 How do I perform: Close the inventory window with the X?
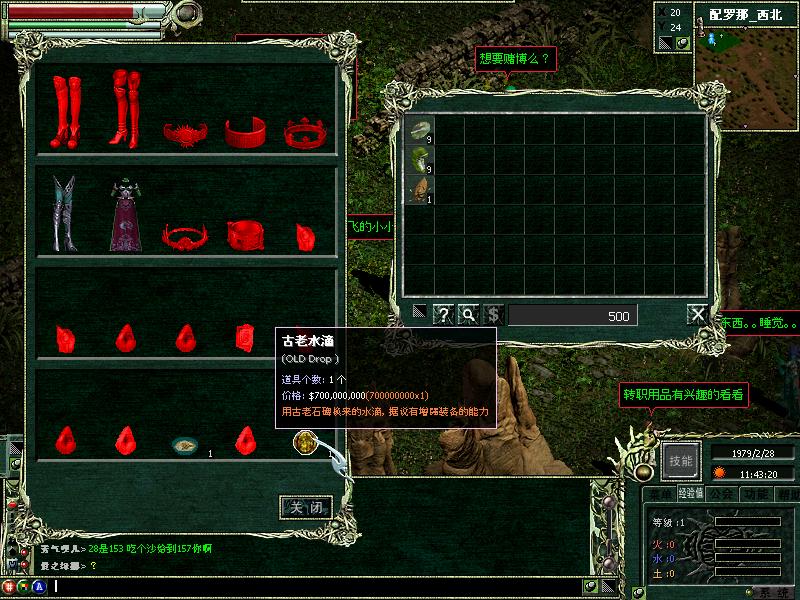pyautogui.click(x=697, y=315)
